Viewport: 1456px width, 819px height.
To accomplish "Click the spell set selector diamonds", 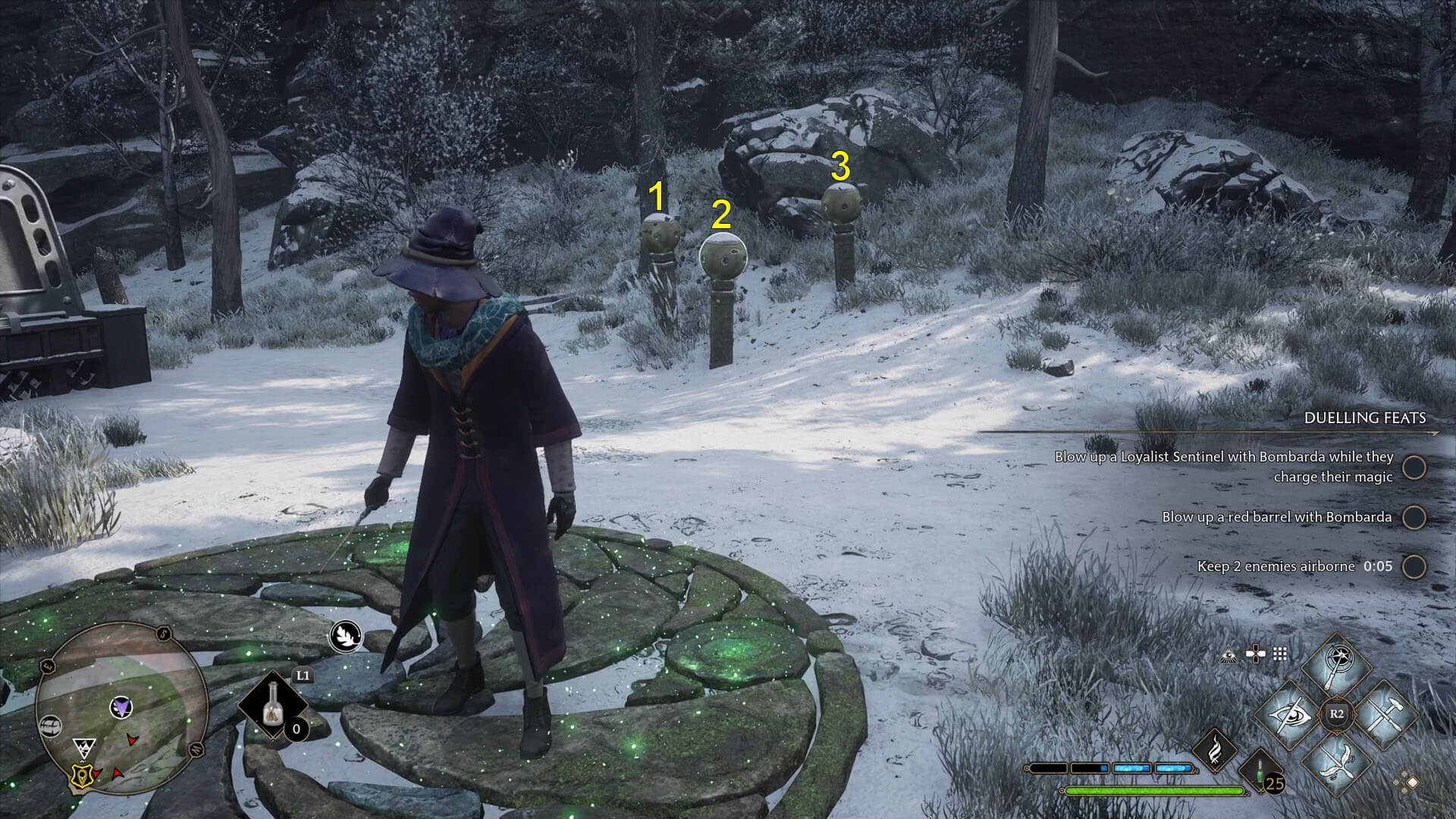I will pos(1407,782).
